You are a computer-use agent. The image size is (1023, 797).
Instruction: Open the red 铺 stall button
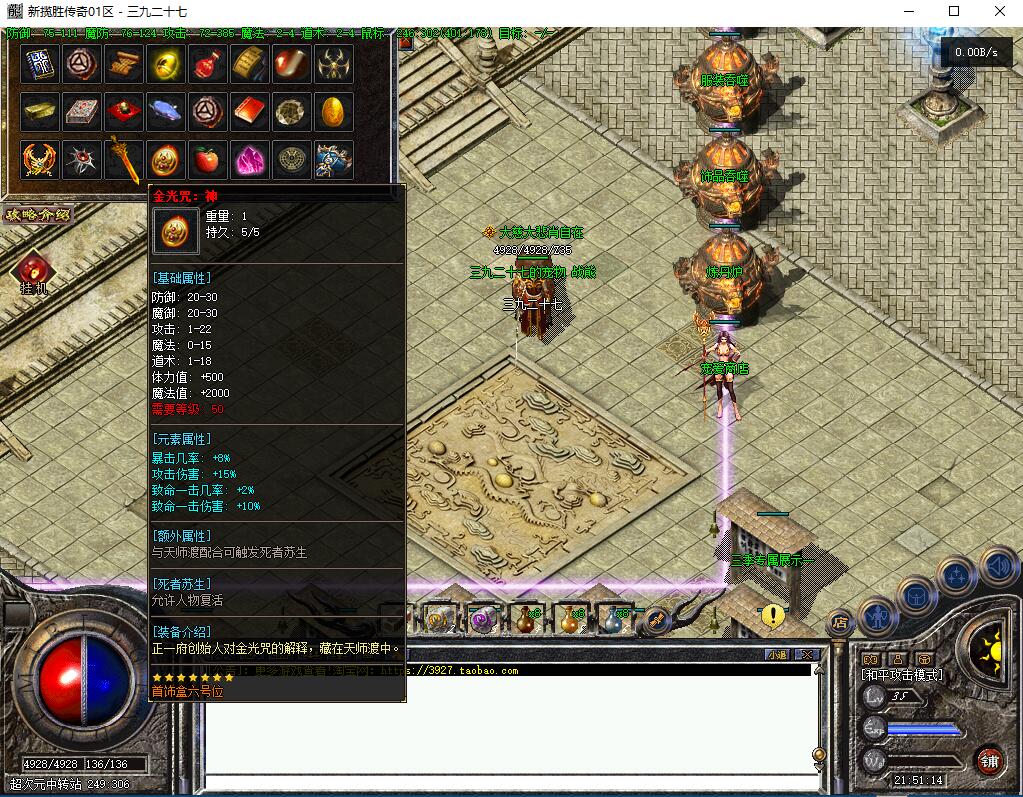[x=990, y=760]
